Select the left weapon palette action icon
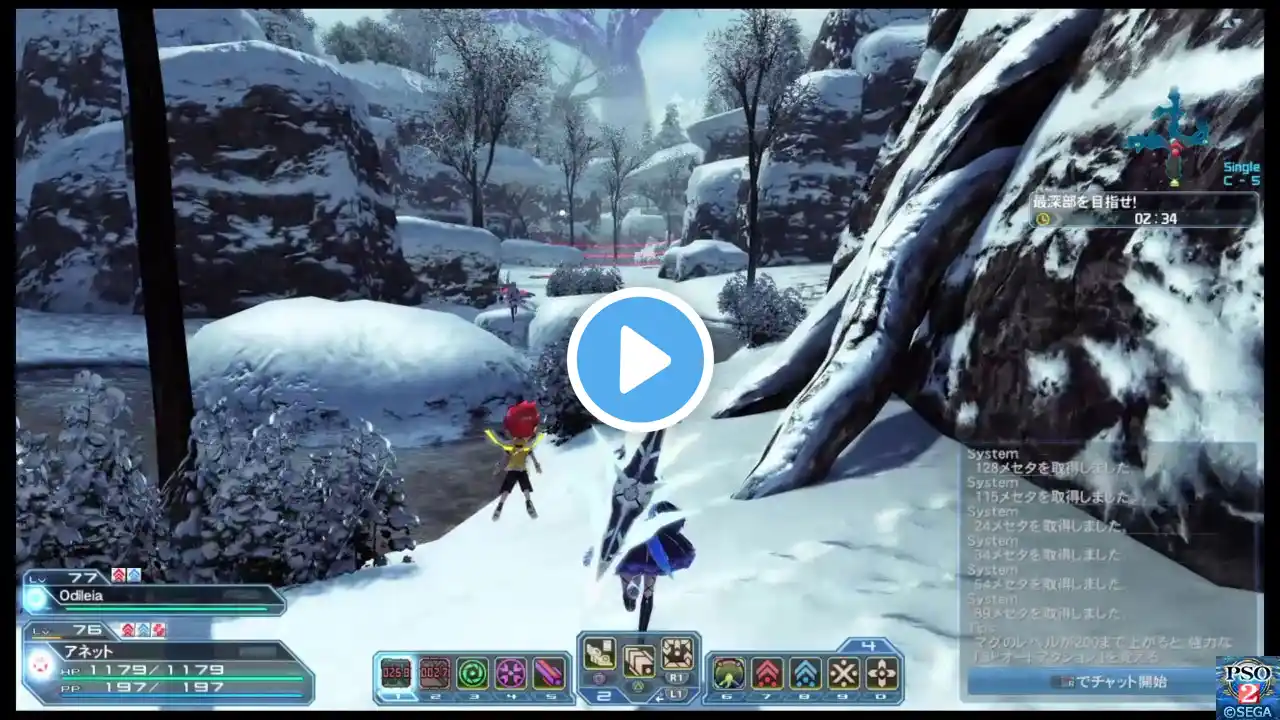The width and height of the screenshot is (1280, 720). pyautogui.click(x=599, y=653)
